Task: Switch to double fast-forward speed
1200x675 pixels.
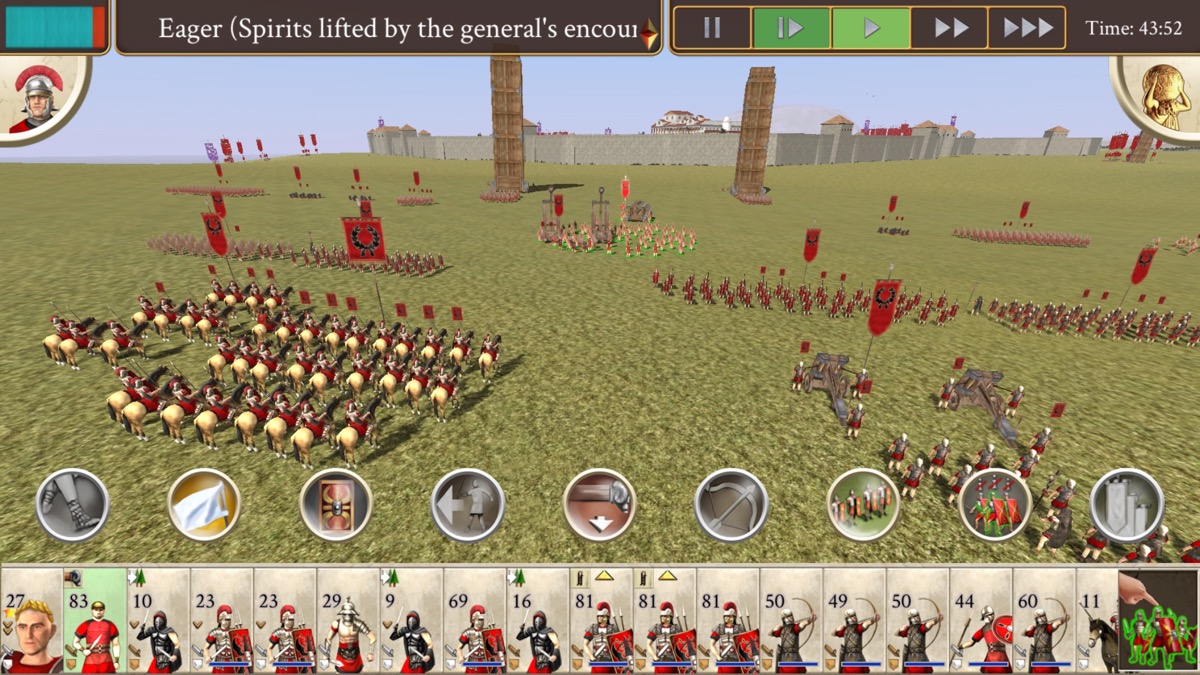Action: click(x=949, y=28)
